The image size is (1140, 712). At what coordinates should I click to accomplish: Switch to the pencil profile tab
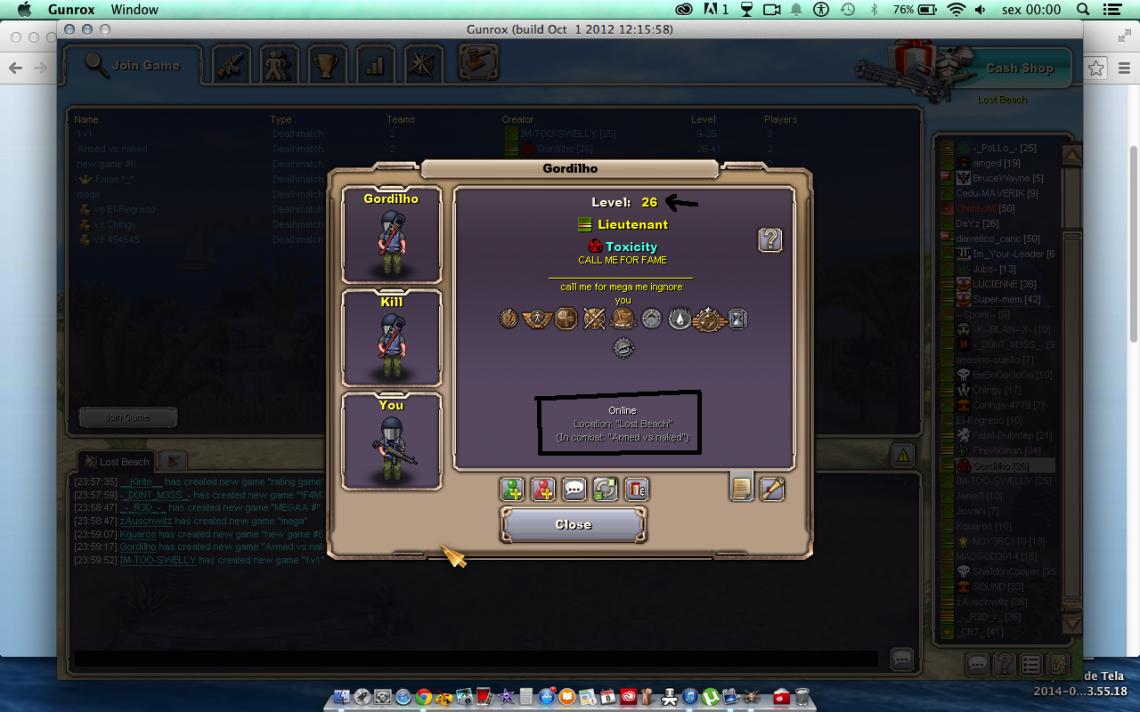click(772, 488)
